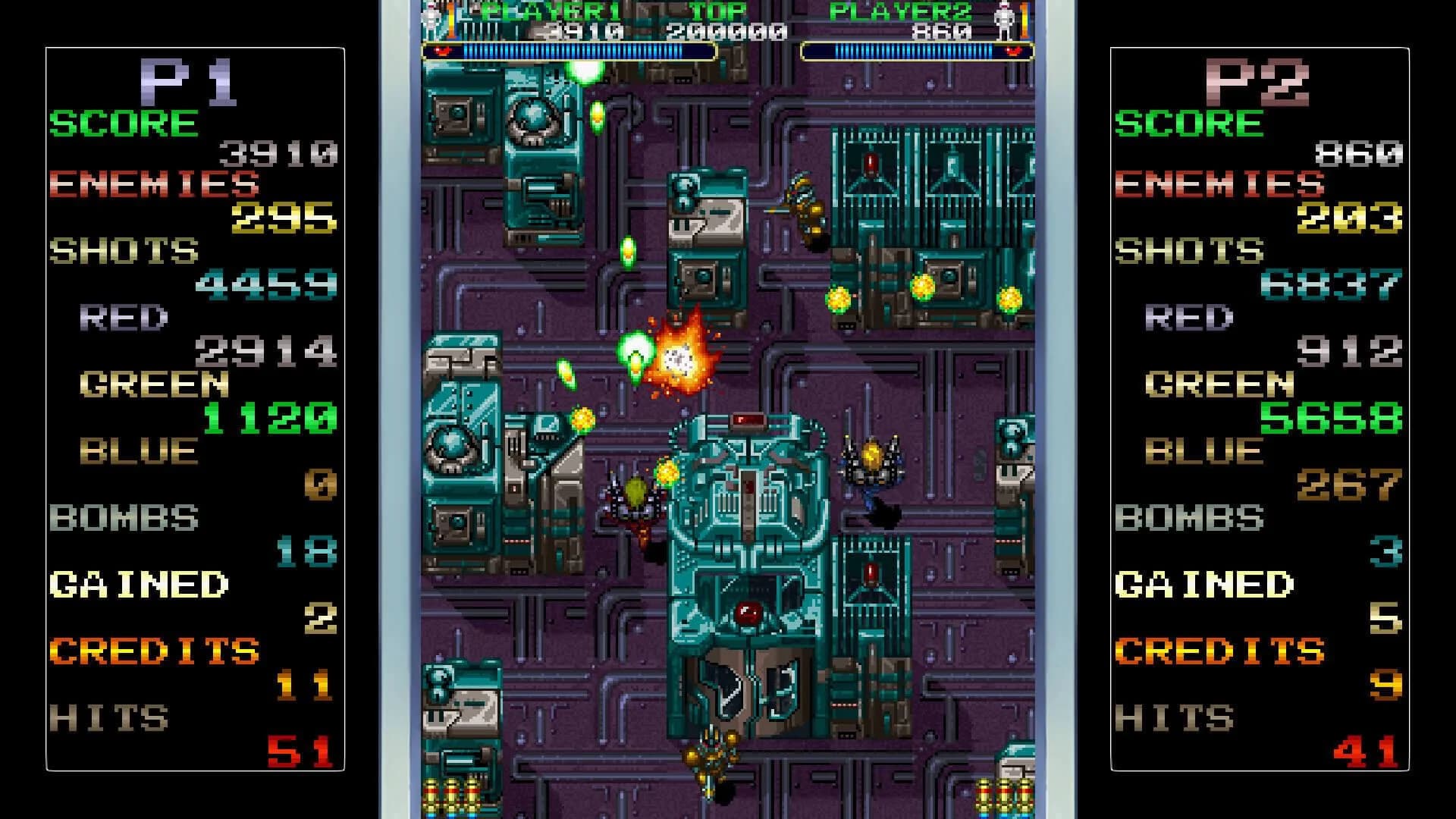Click the TOP score of 200000
This screenshot has width=1456, height=819.
726,31
